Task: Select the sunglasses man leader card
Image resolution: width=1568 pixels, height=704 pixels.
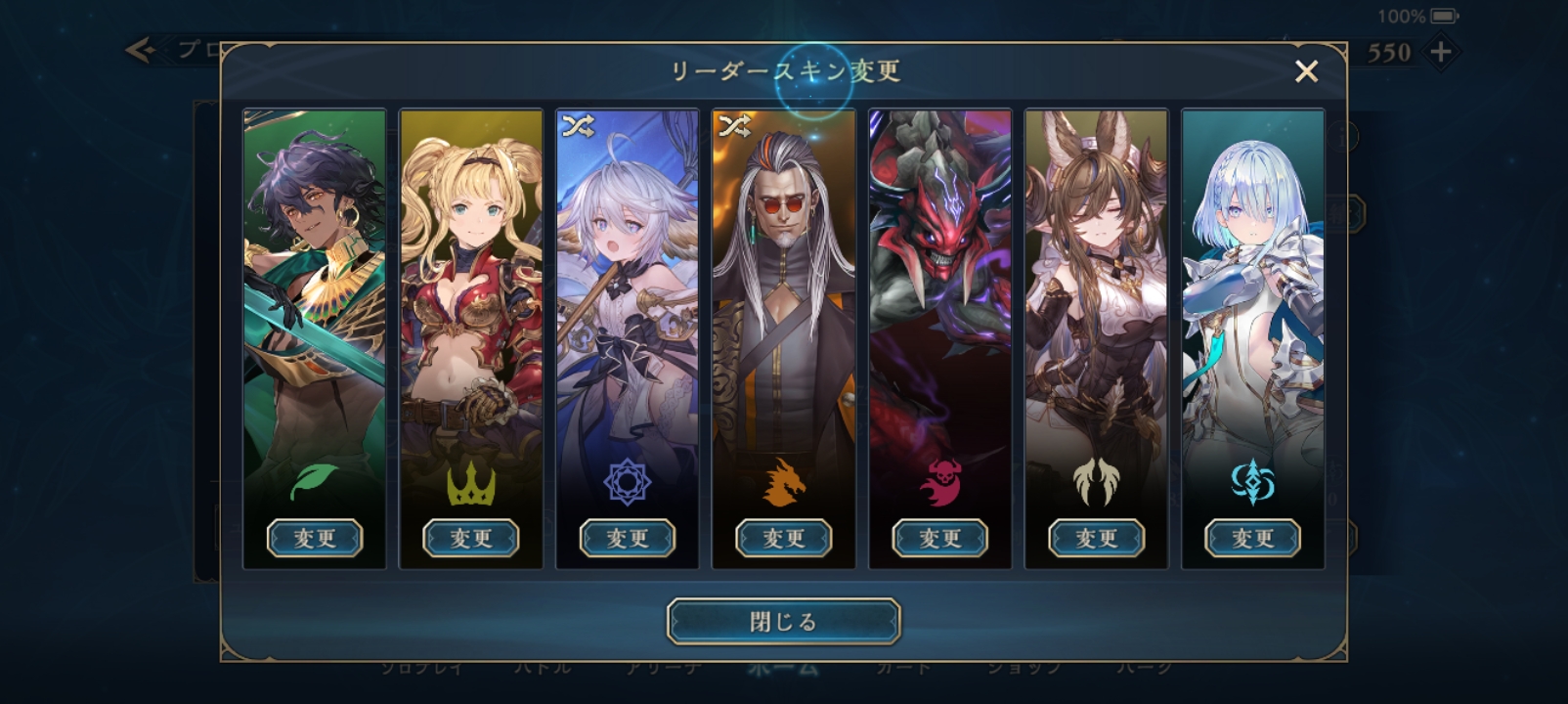Action: 783,293
